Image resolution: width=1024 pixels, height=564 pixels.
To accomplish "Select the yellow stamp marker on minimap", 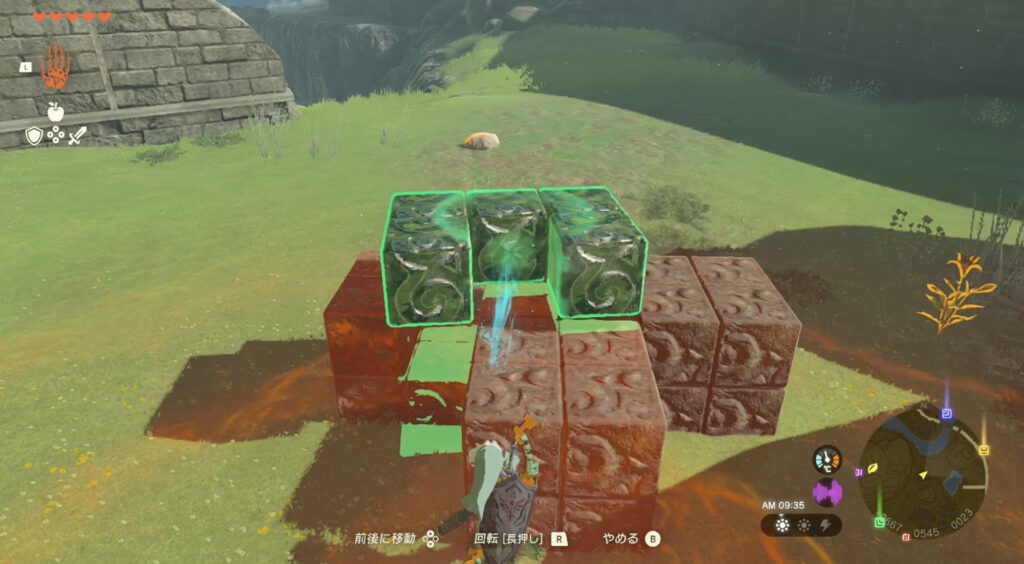I will click(984, 450).
